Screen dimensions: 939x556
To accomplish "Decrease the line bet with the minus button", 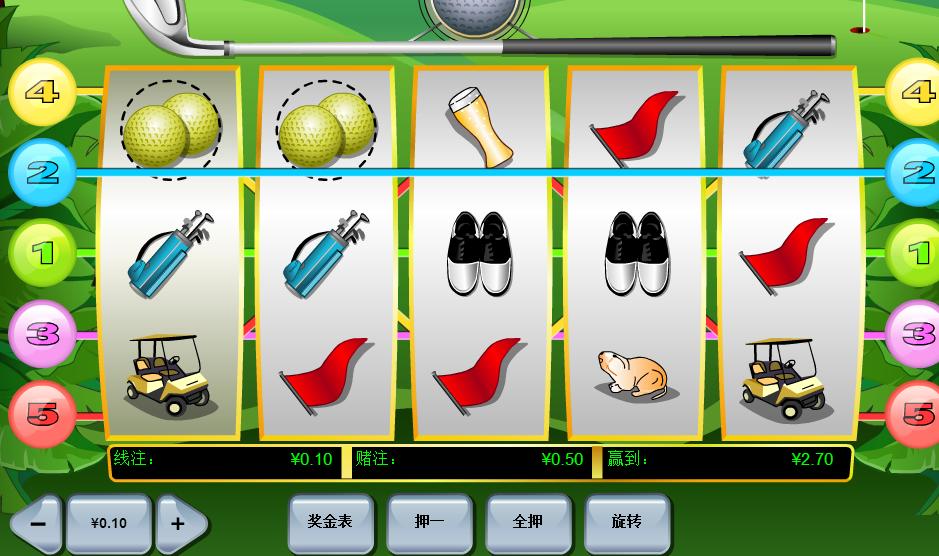I will (38, 523).
